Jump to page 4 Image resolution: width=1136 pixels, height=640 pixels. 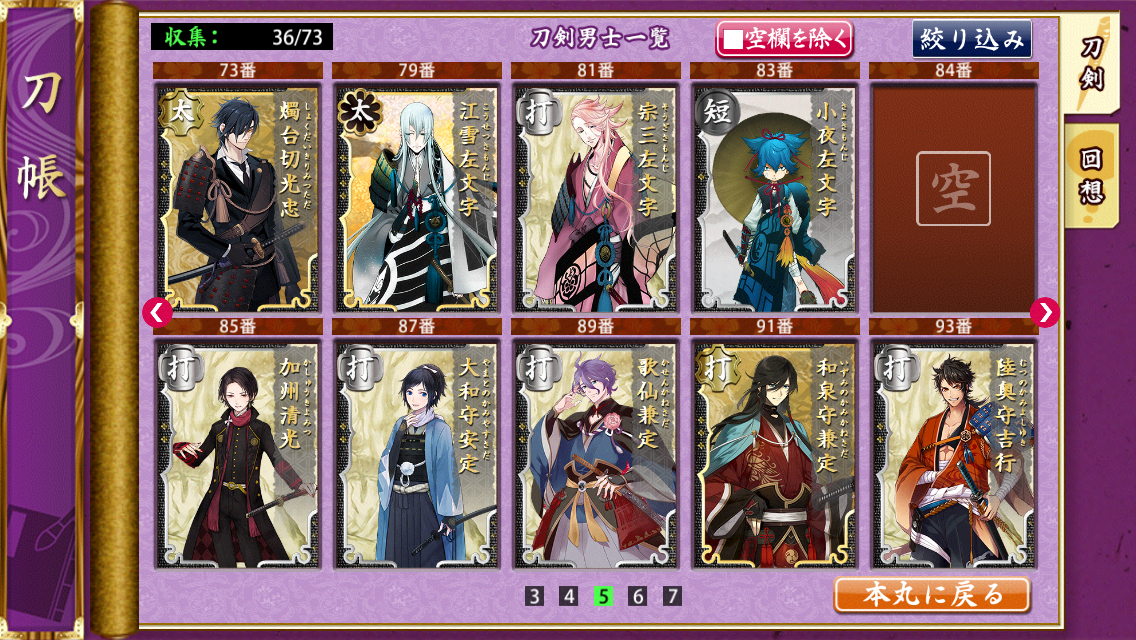569,596
